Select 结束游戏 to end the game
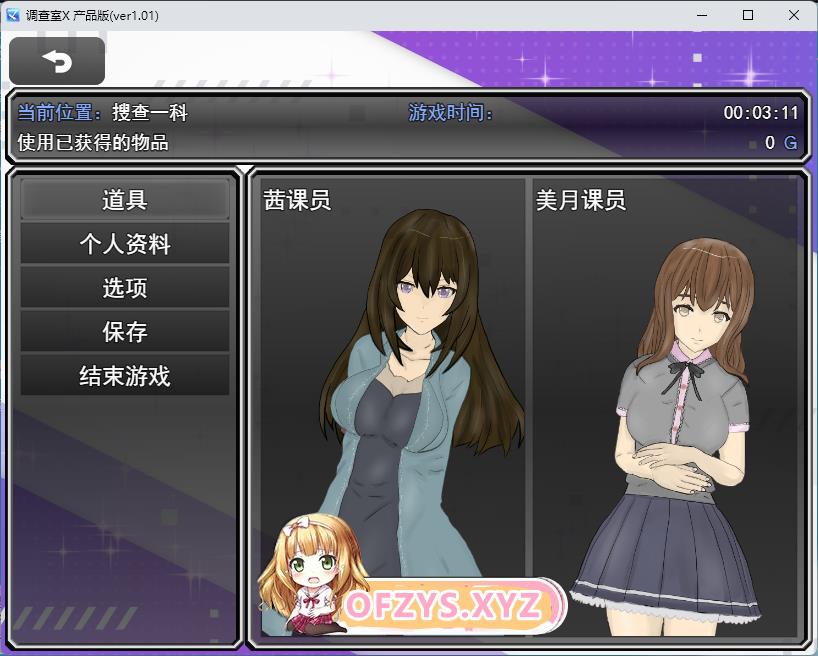 point(125,376)
